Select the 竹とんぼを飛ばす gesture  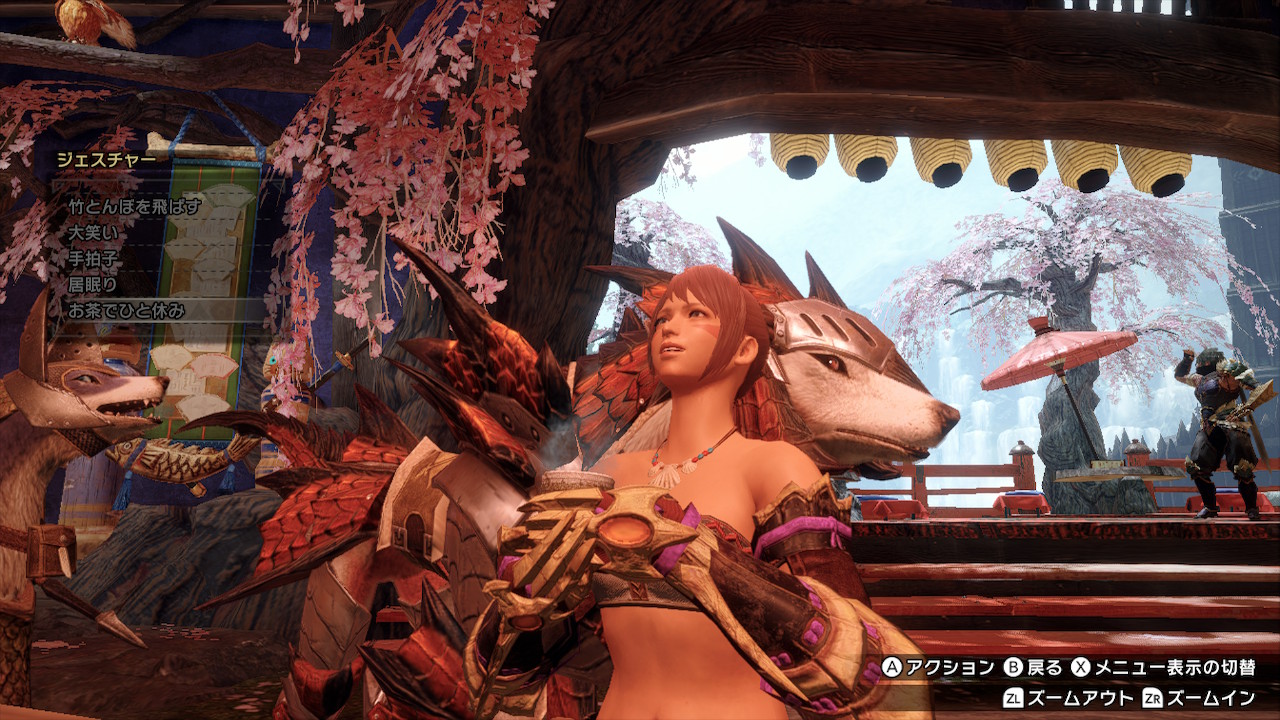coord(135,207)
